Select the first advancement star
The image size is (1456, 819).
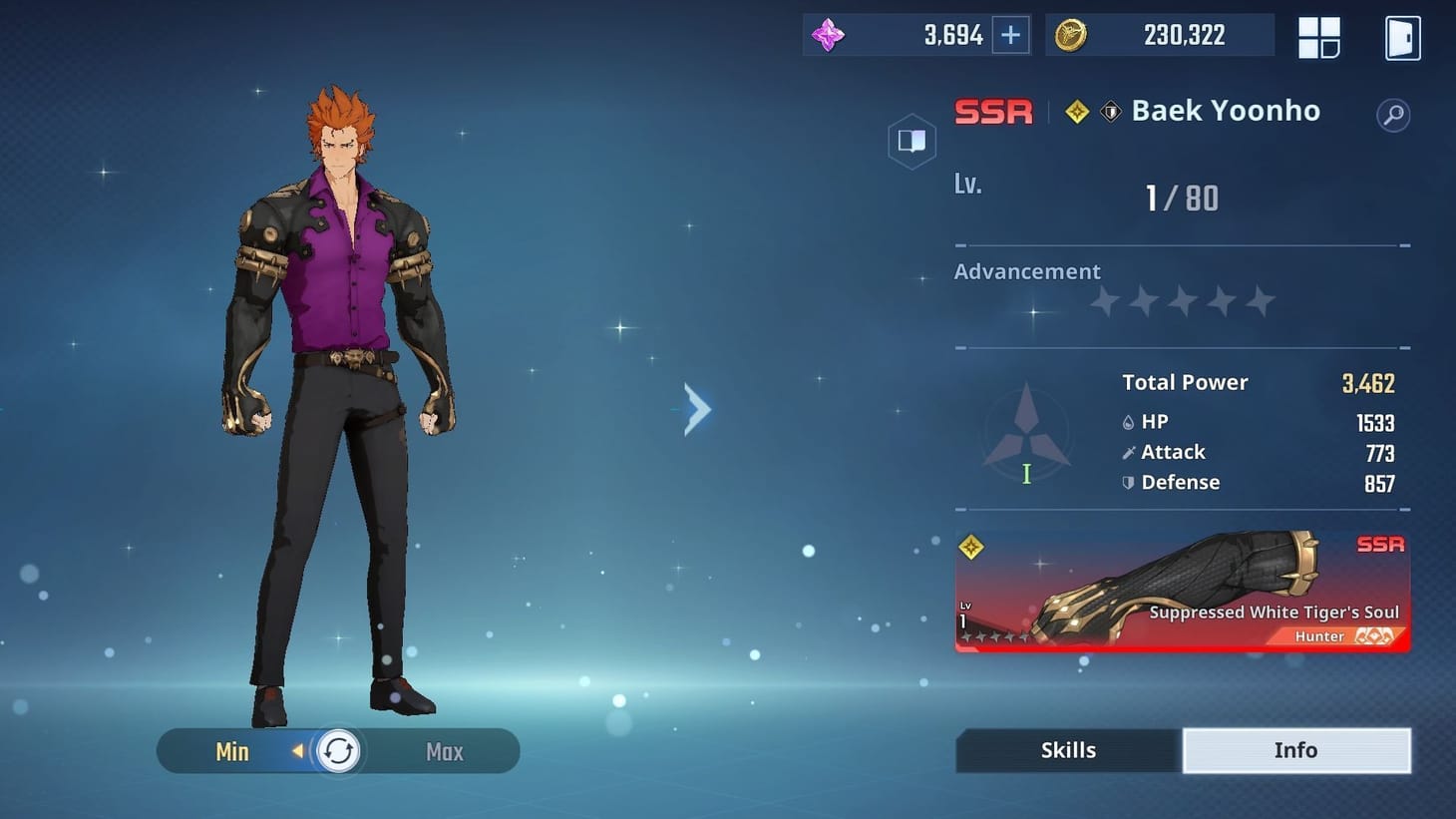coord(1103,300)
